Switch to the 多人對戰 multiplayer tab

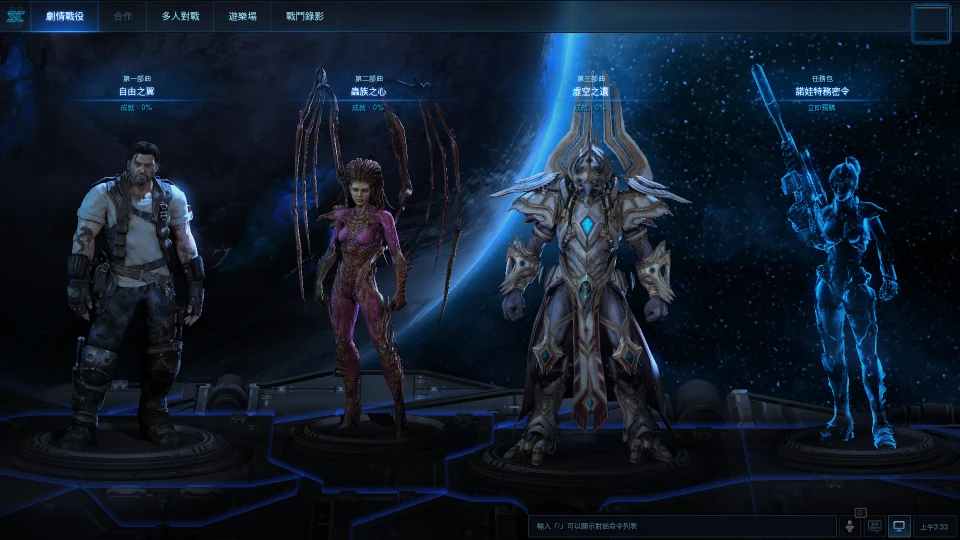(x=181, y=17)
